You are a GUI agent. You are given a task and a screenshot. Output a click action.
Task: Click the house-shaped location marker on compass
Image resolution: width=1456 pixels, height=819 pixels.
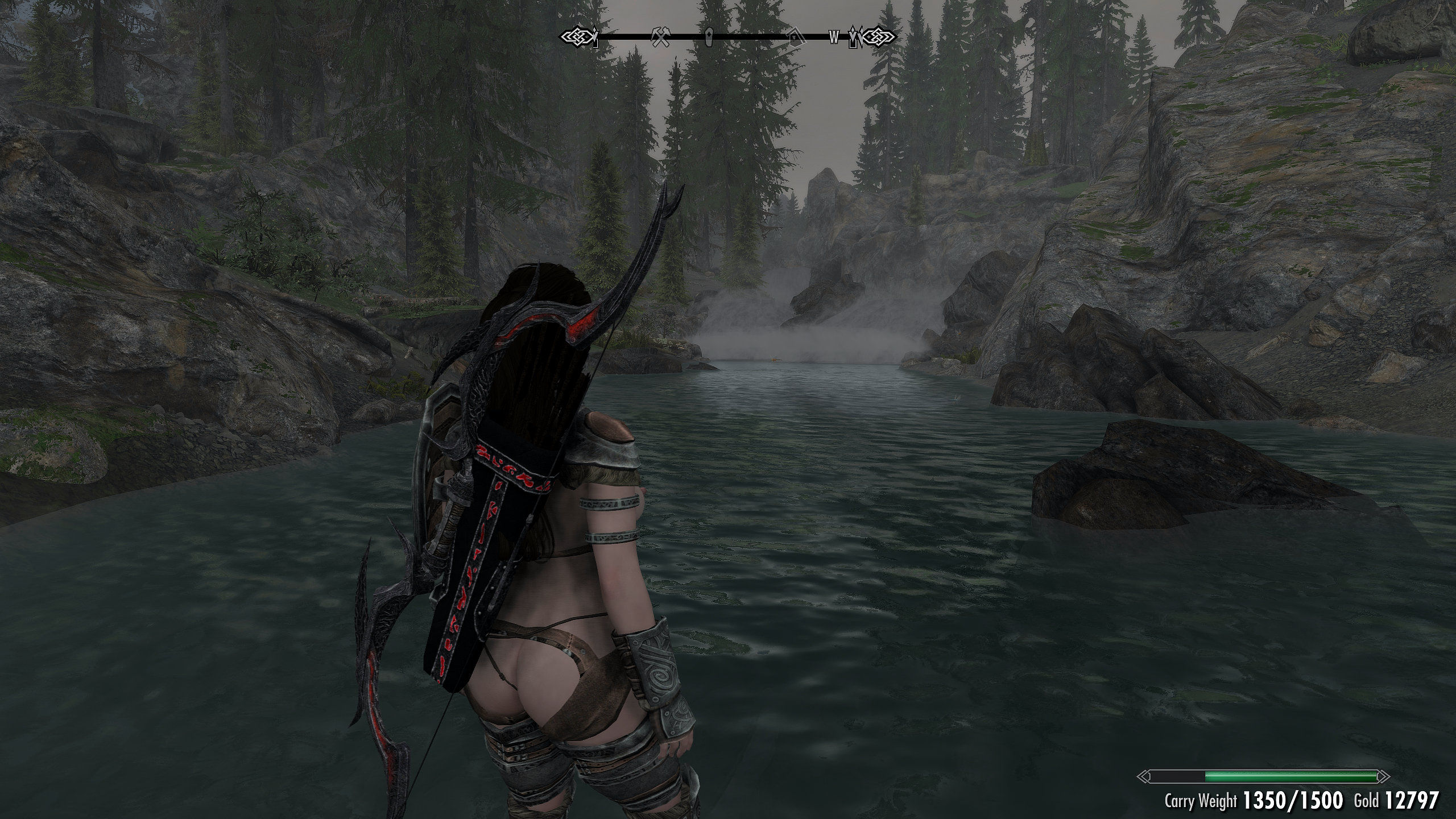click(x=794, y=38)
